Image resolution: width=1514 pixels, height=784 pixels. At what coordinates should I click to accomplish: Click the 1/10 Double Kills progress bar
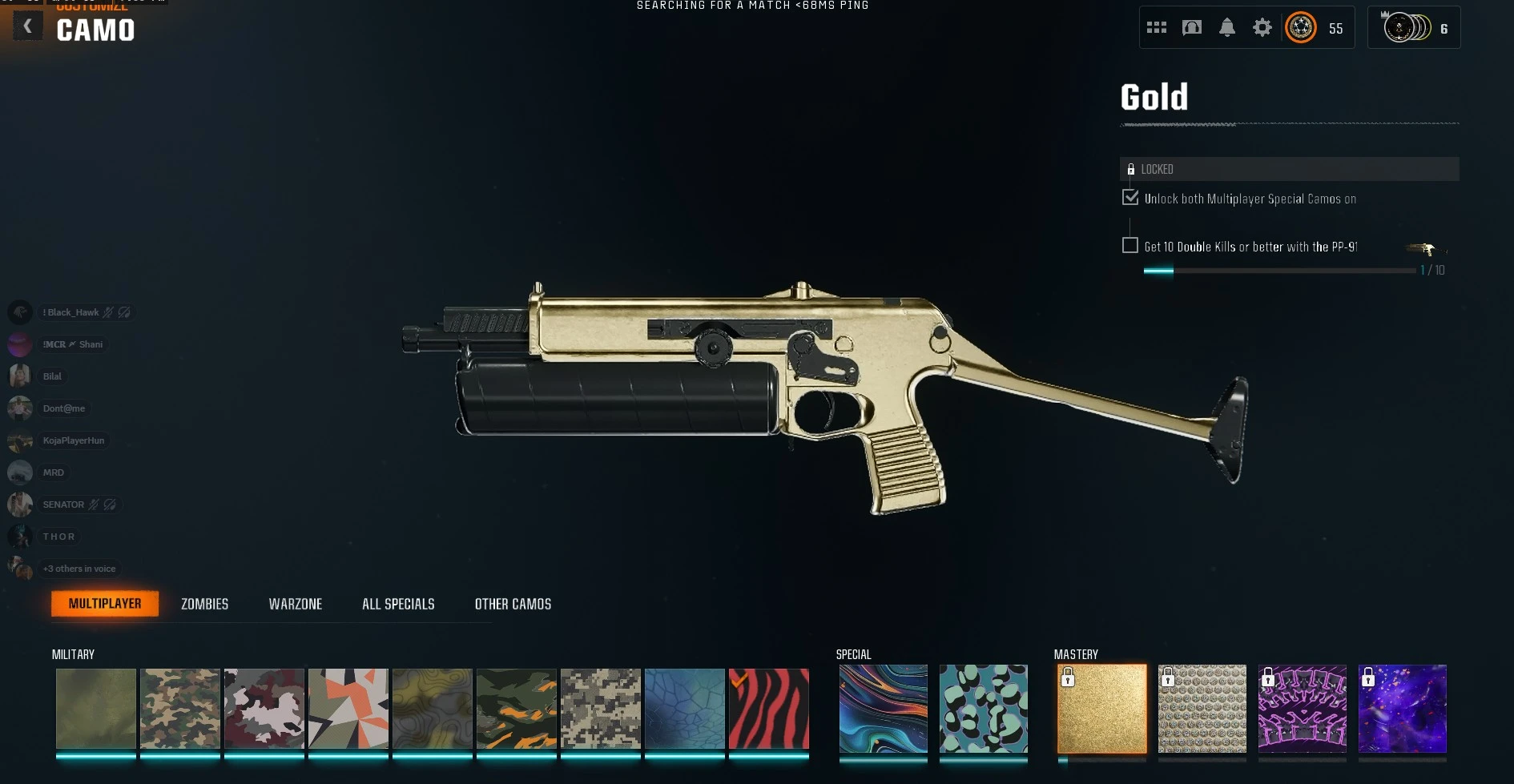pyautogui.click(x=1279, y=270)
